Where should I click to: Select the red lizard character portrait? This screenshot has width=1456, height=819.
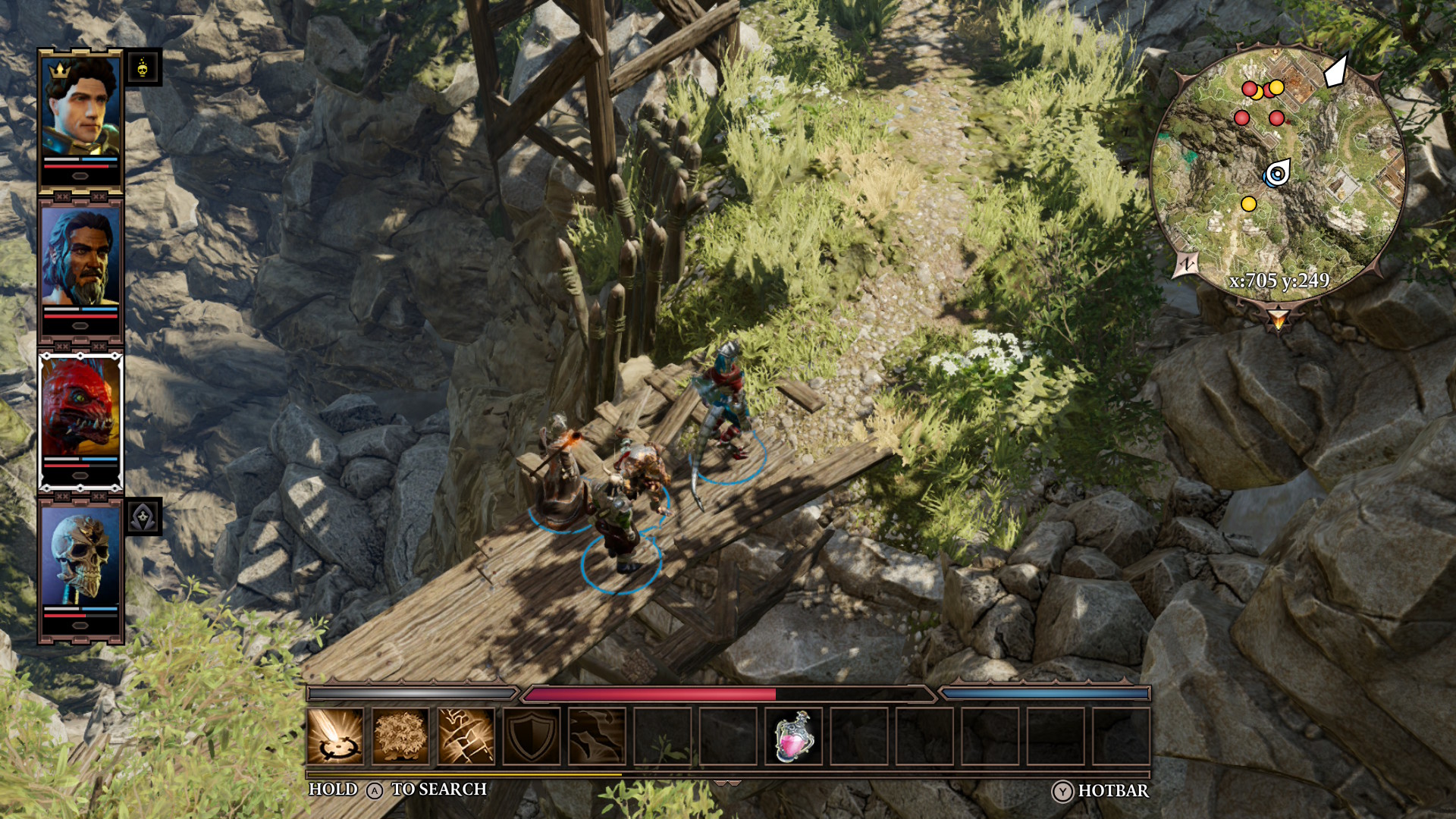pos(80,406)
